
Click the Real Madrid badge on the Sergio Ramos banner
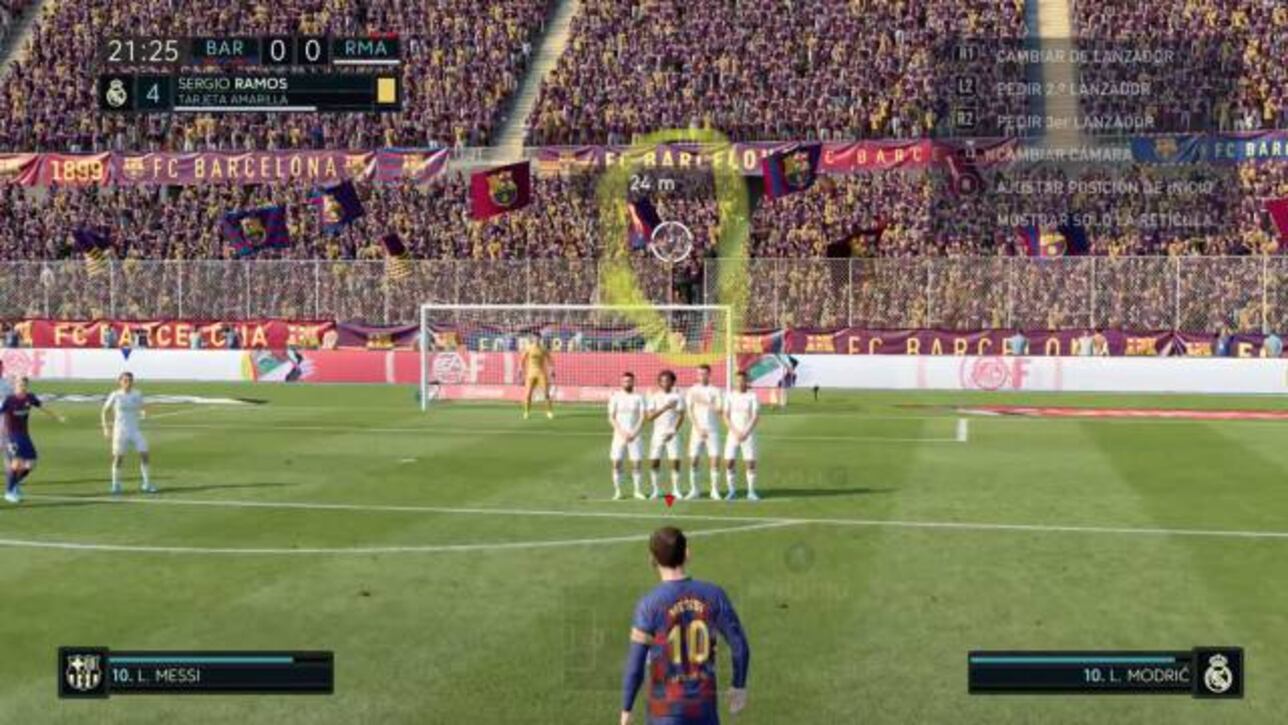coord(115,91)
